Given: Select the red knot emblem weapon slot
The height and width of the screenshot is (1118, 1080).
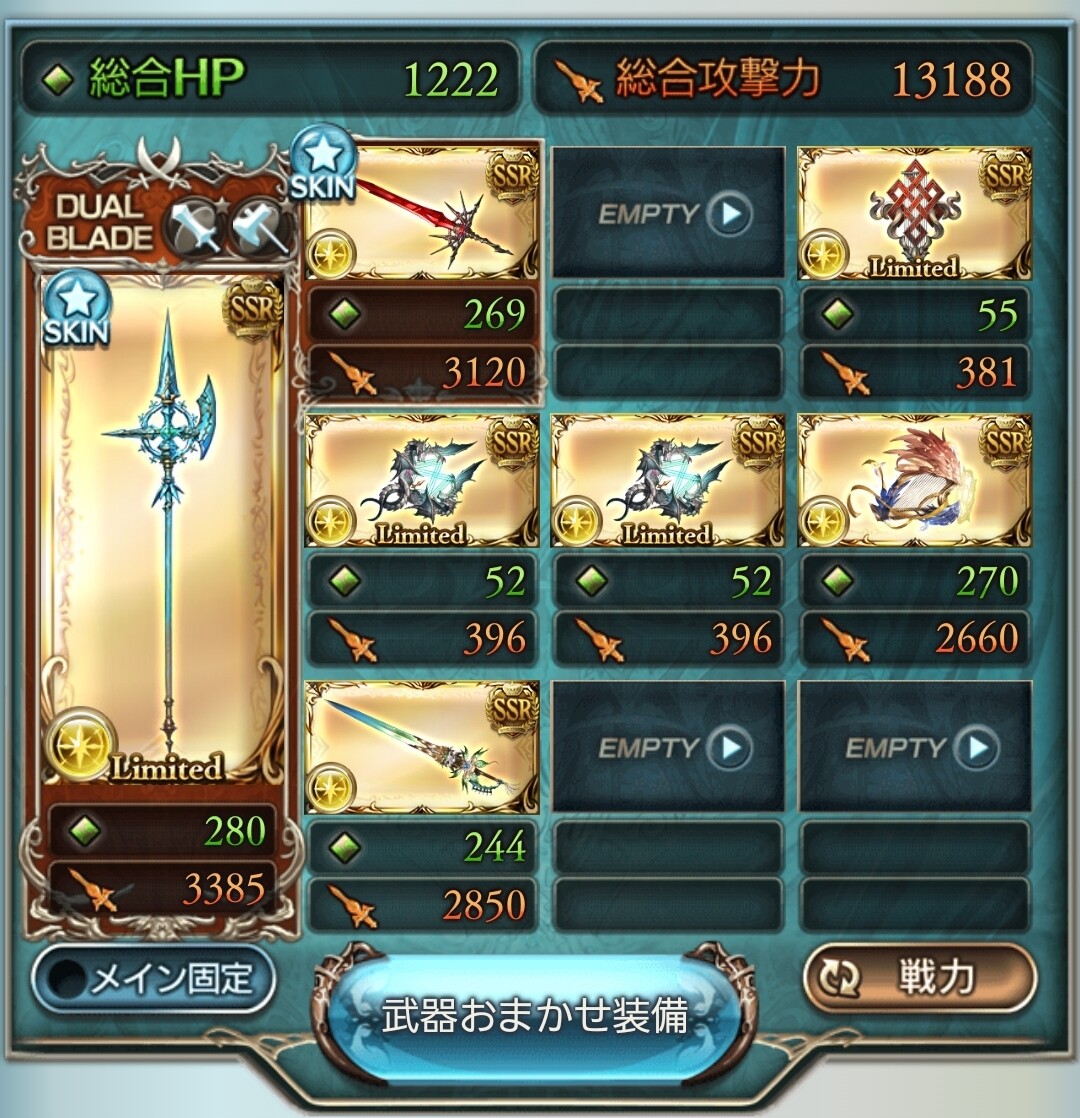Looking at the screenshot, I should coord(914,213).
